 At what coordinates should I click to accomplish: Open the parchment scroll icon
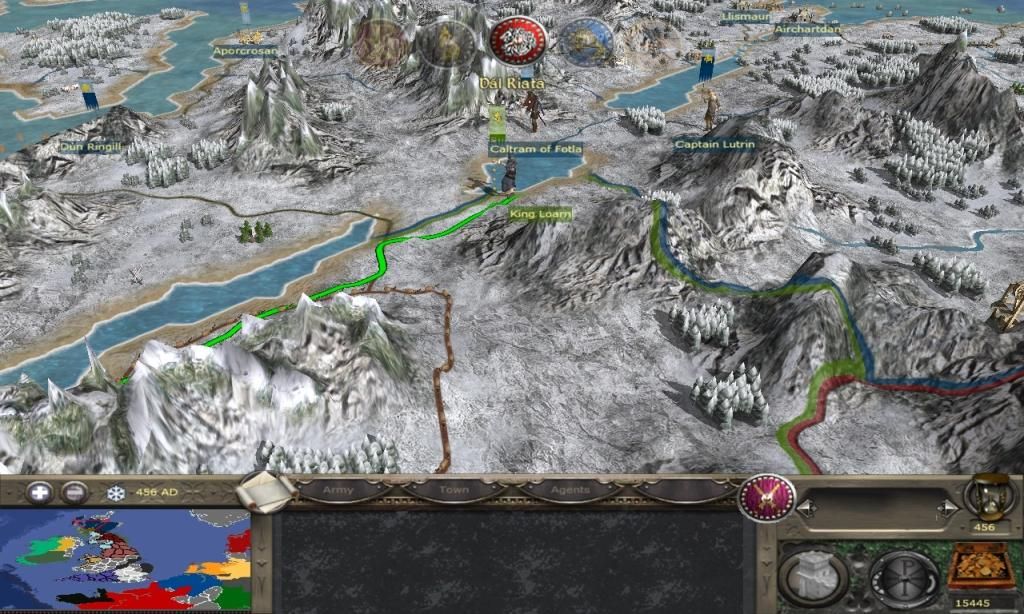268,491
